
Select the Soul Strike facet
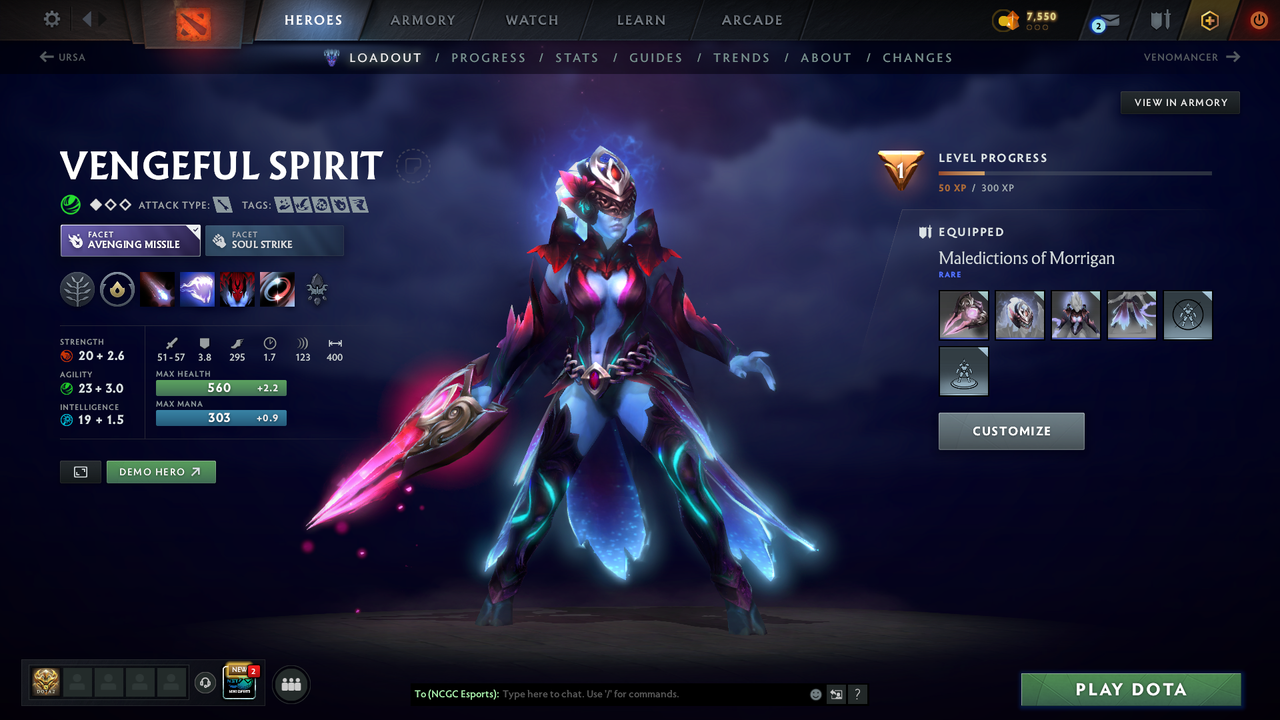click(274, 240)
